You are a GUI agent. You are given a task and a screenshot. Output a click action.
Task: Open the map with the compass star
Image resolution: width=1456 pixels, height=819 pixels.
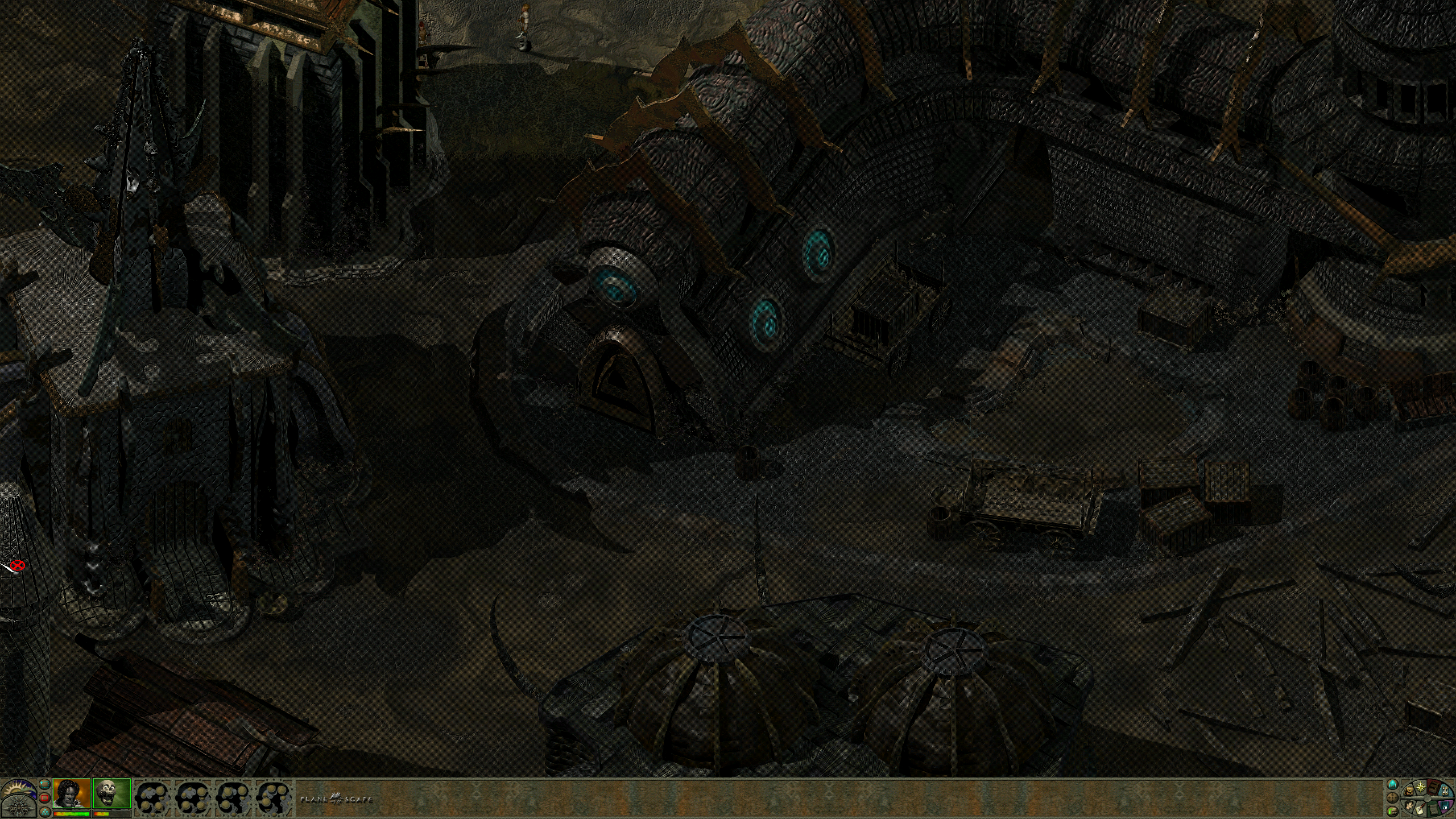coord(1421,787)
